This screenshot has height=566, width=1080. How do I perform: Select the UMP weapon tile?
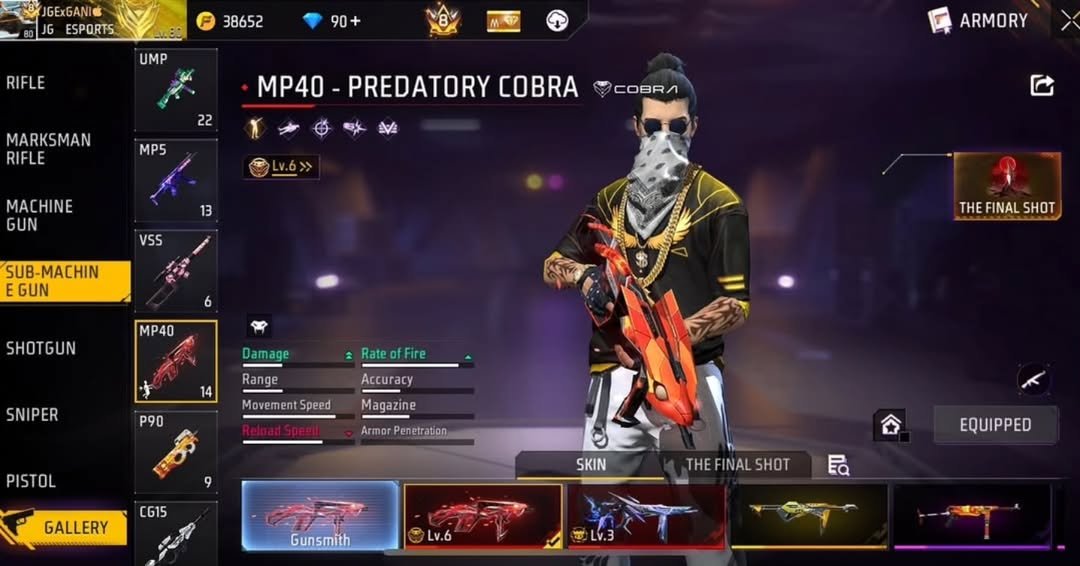[x=176, y=90]
